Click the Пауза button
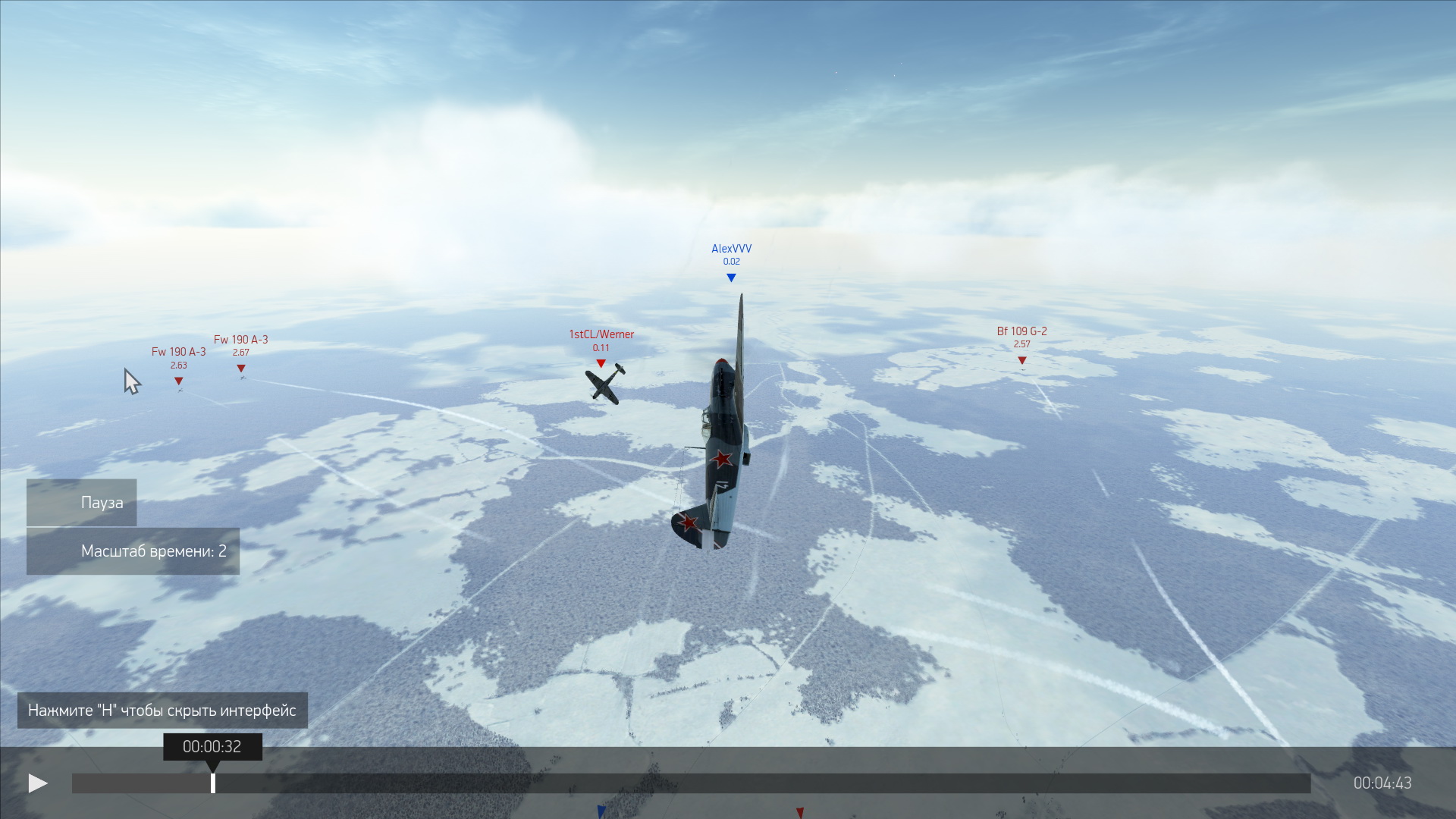This screenshot has width=1456, height=819. click(x=82, y=503)
